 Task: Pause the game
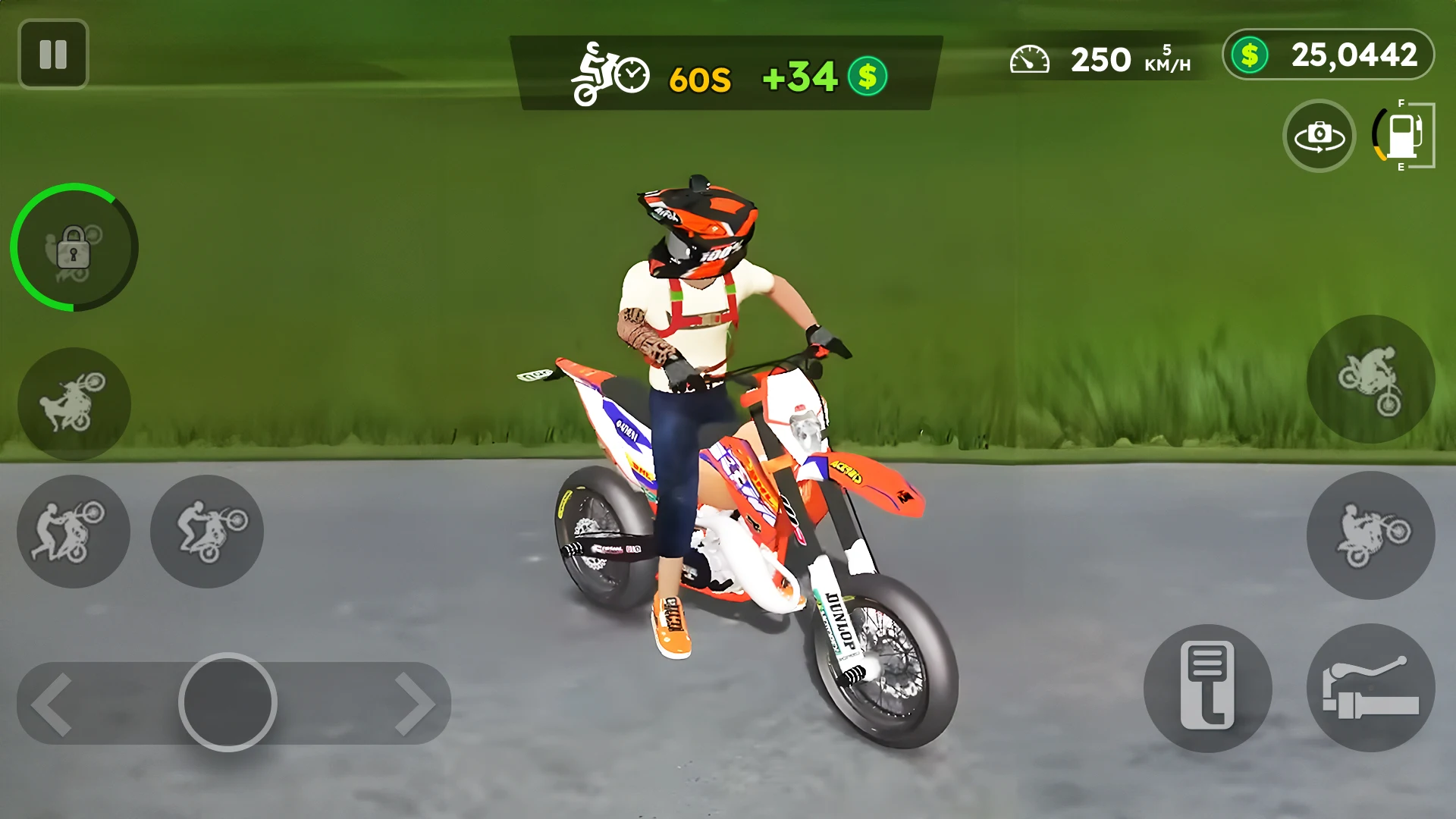click(53, 54)
